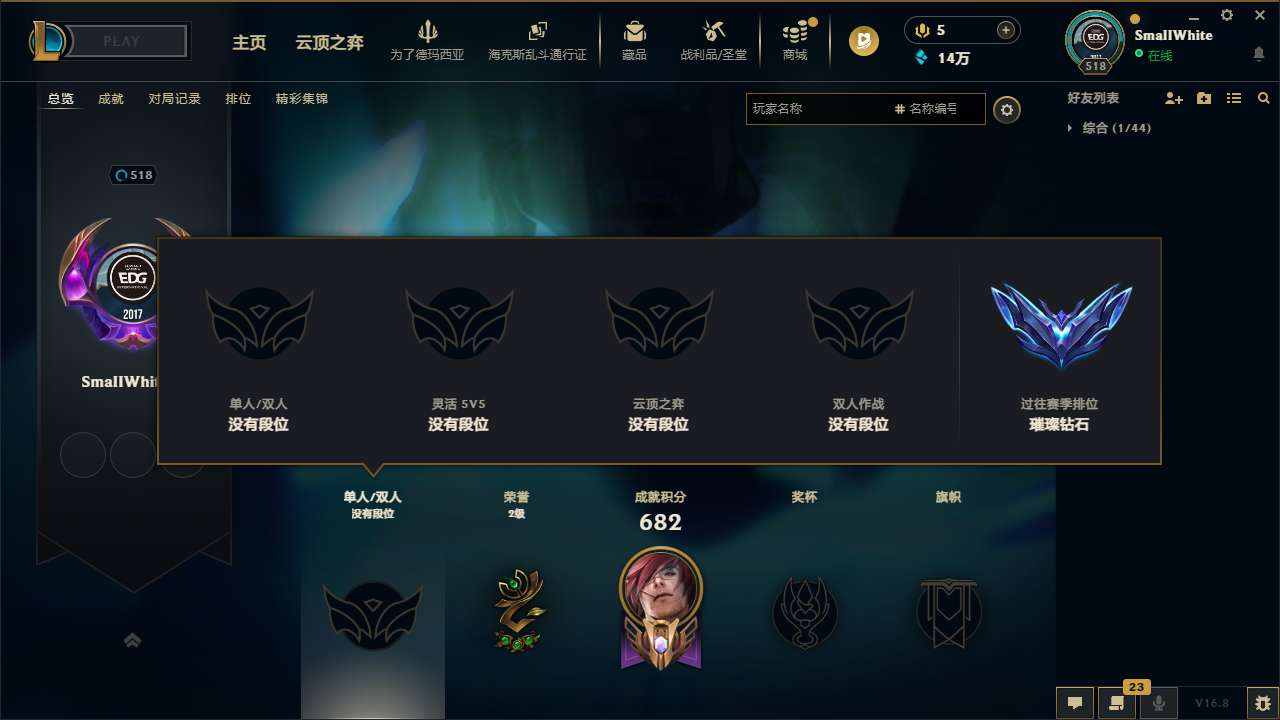Switch to the 对局记录 tab
This screenshot has width=1280, height=720.
(x=175, y=98)
